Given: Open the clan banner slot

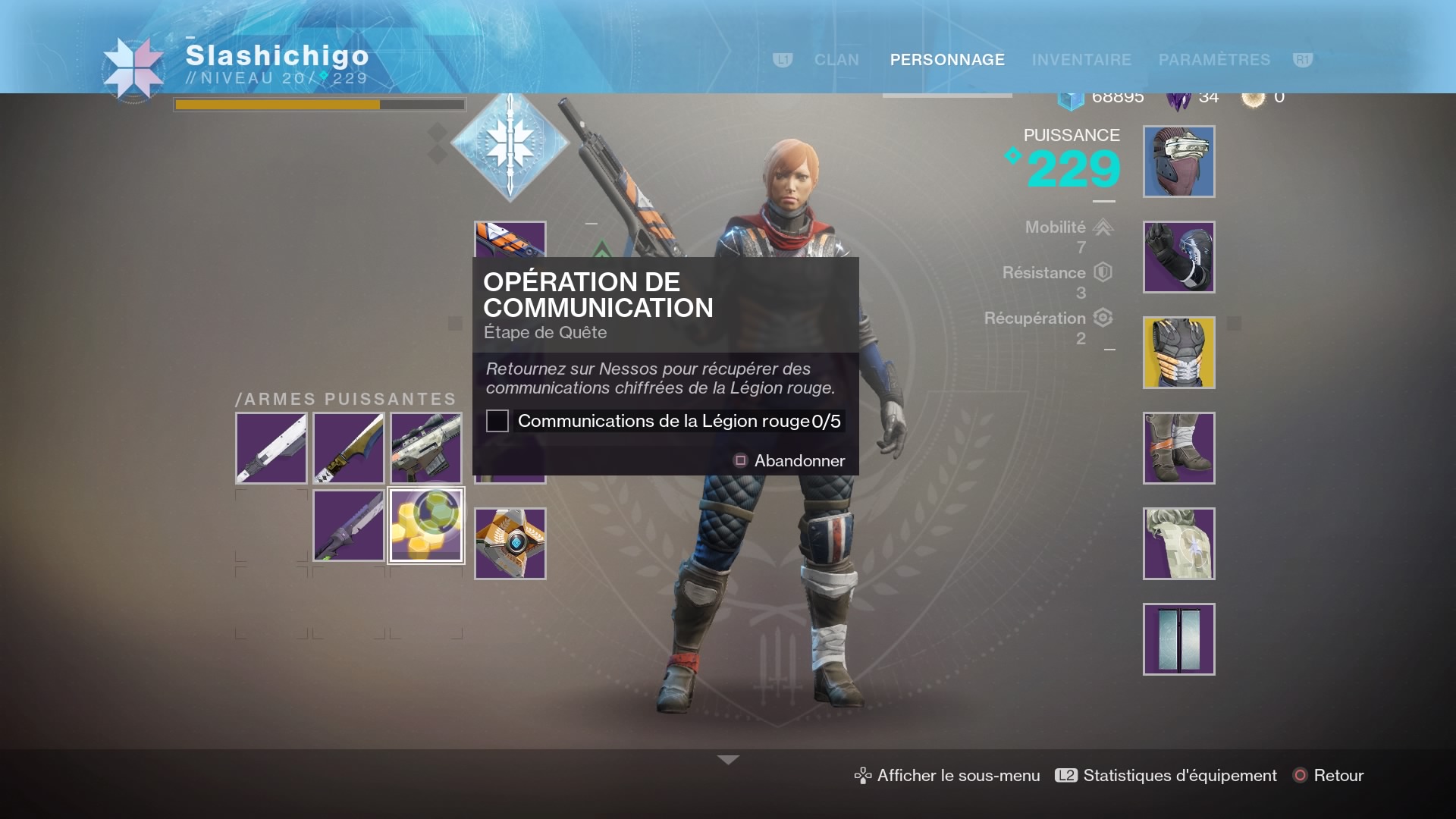Looking at the screenshot, I should click(1178, 639).
